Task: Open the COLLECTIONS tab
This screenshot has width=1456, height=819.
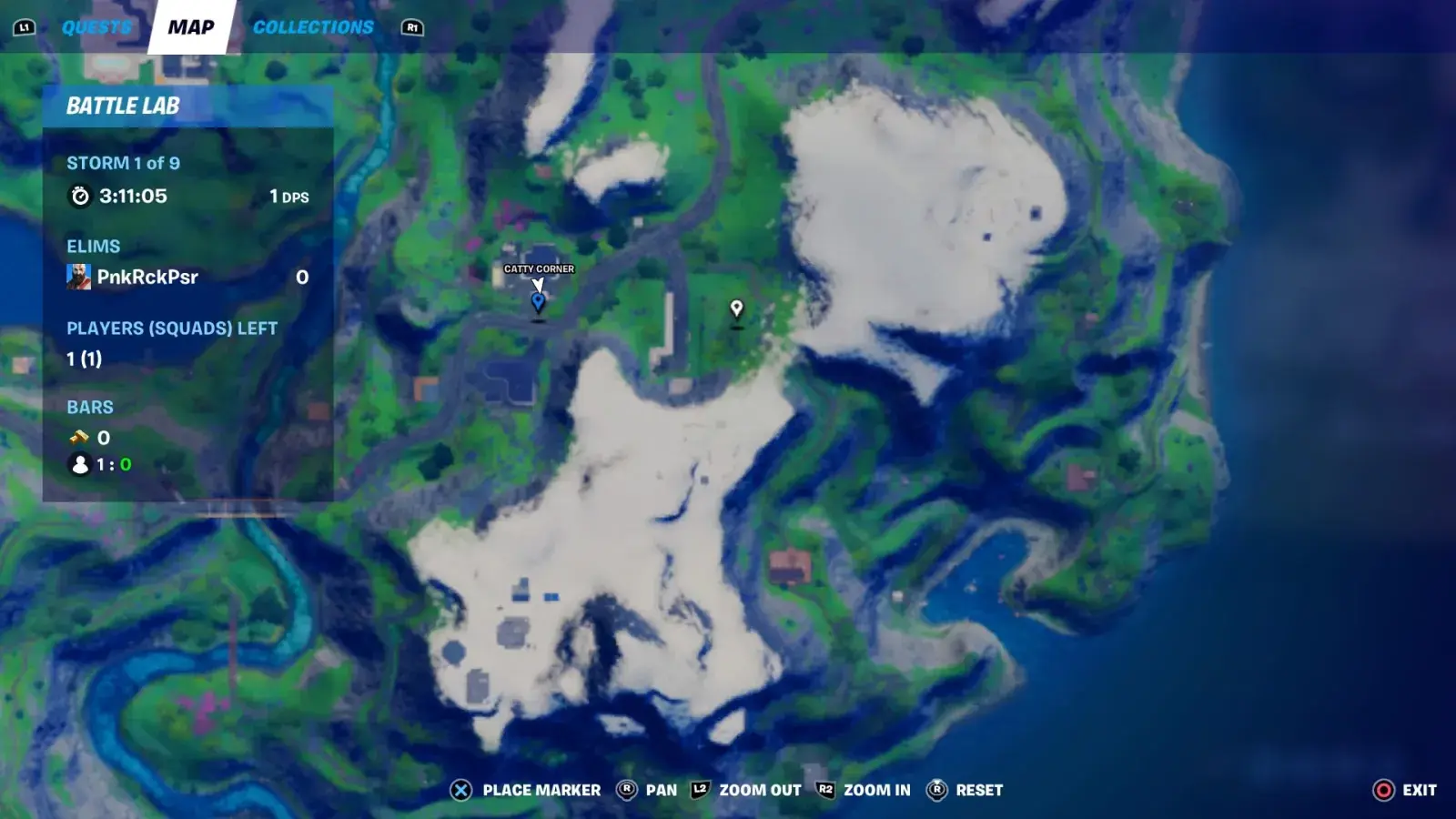Action: pos(313,26)
